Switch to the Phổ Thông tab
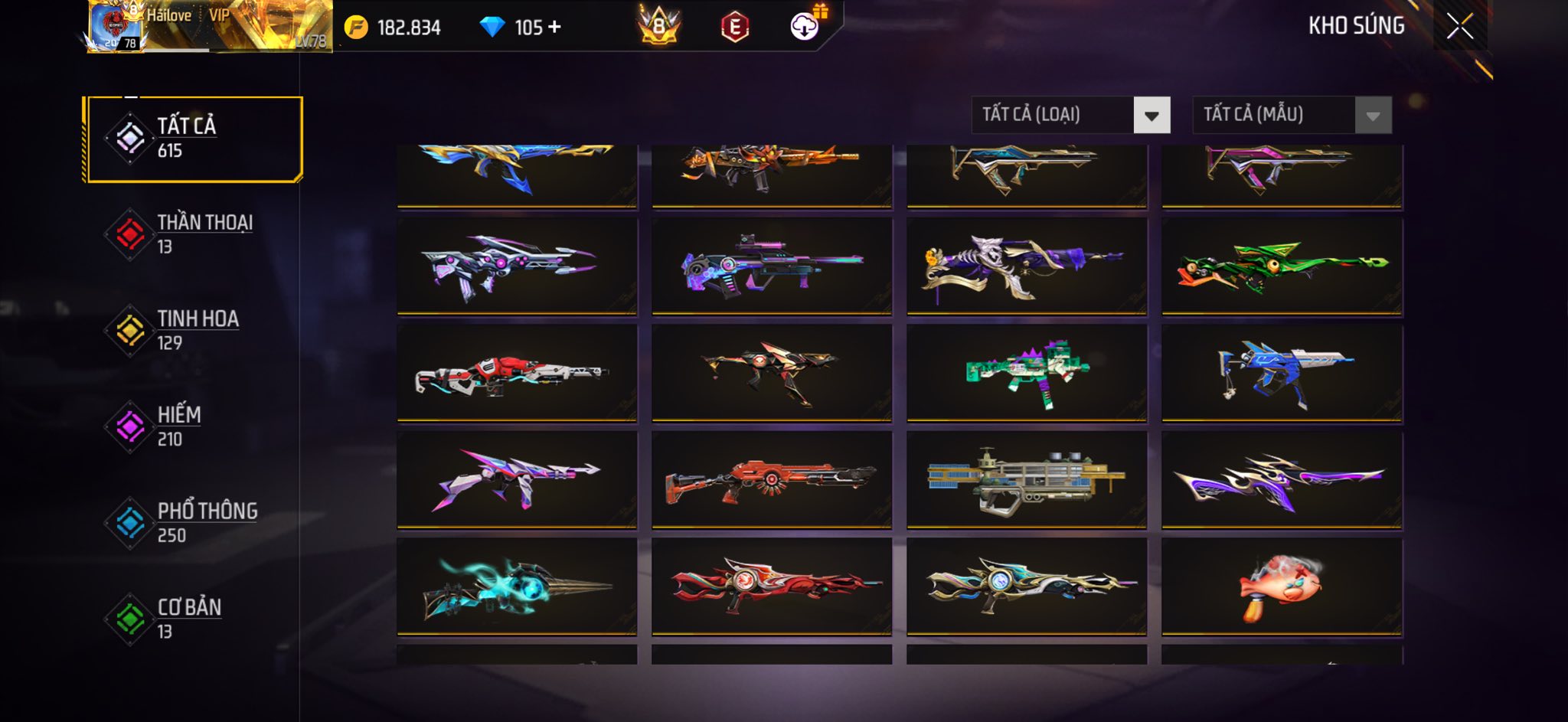Viewport: 1568px width, 722px height. (194, 523)
